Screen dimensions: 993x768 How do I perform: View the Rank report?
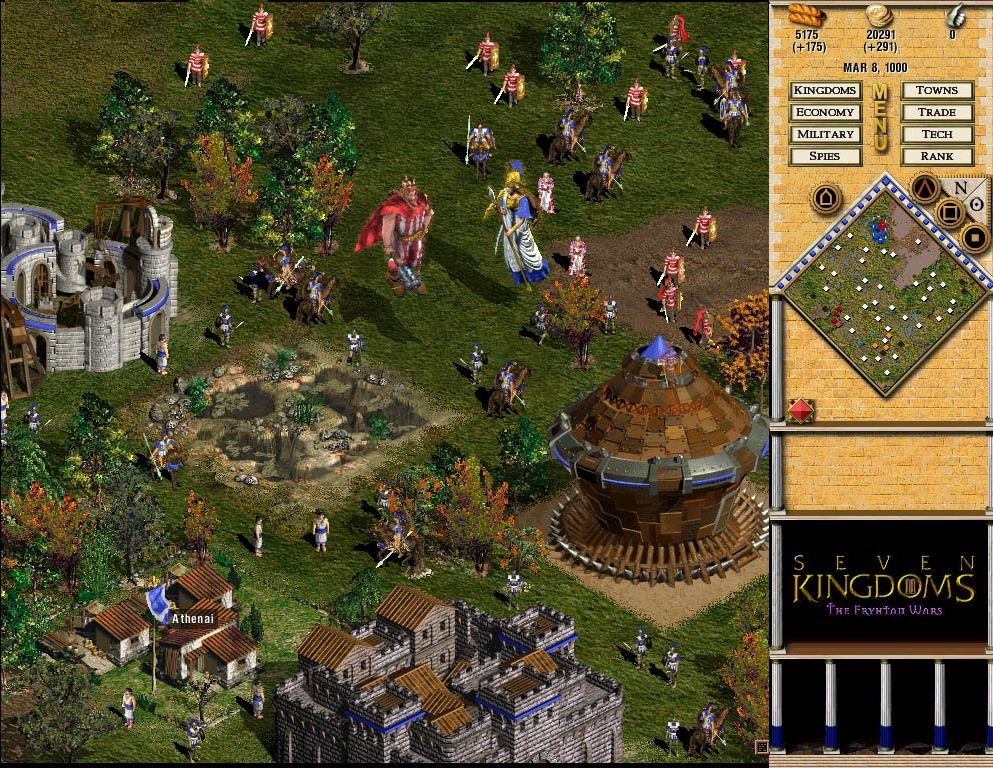937,156
